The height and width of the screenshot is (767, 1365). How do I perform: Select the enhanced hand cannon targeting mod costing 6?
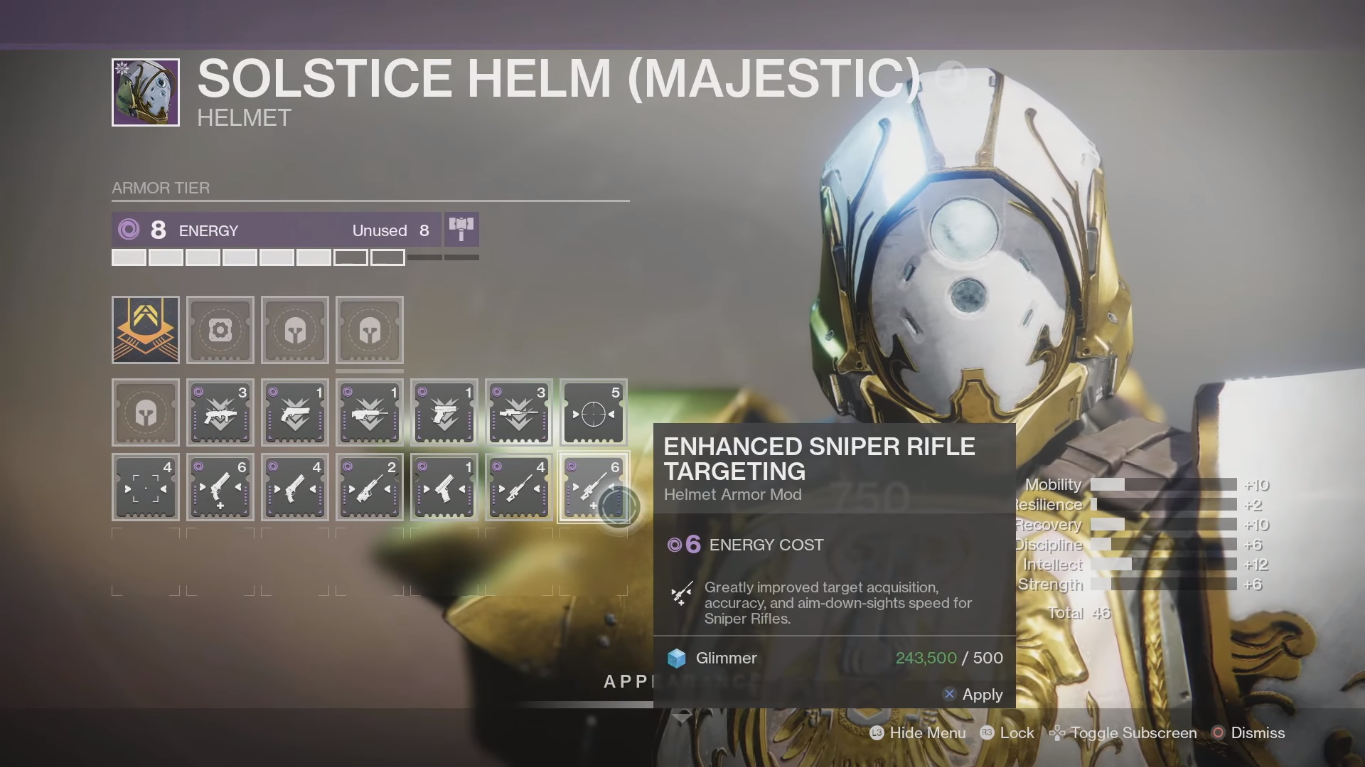(220, 488)
